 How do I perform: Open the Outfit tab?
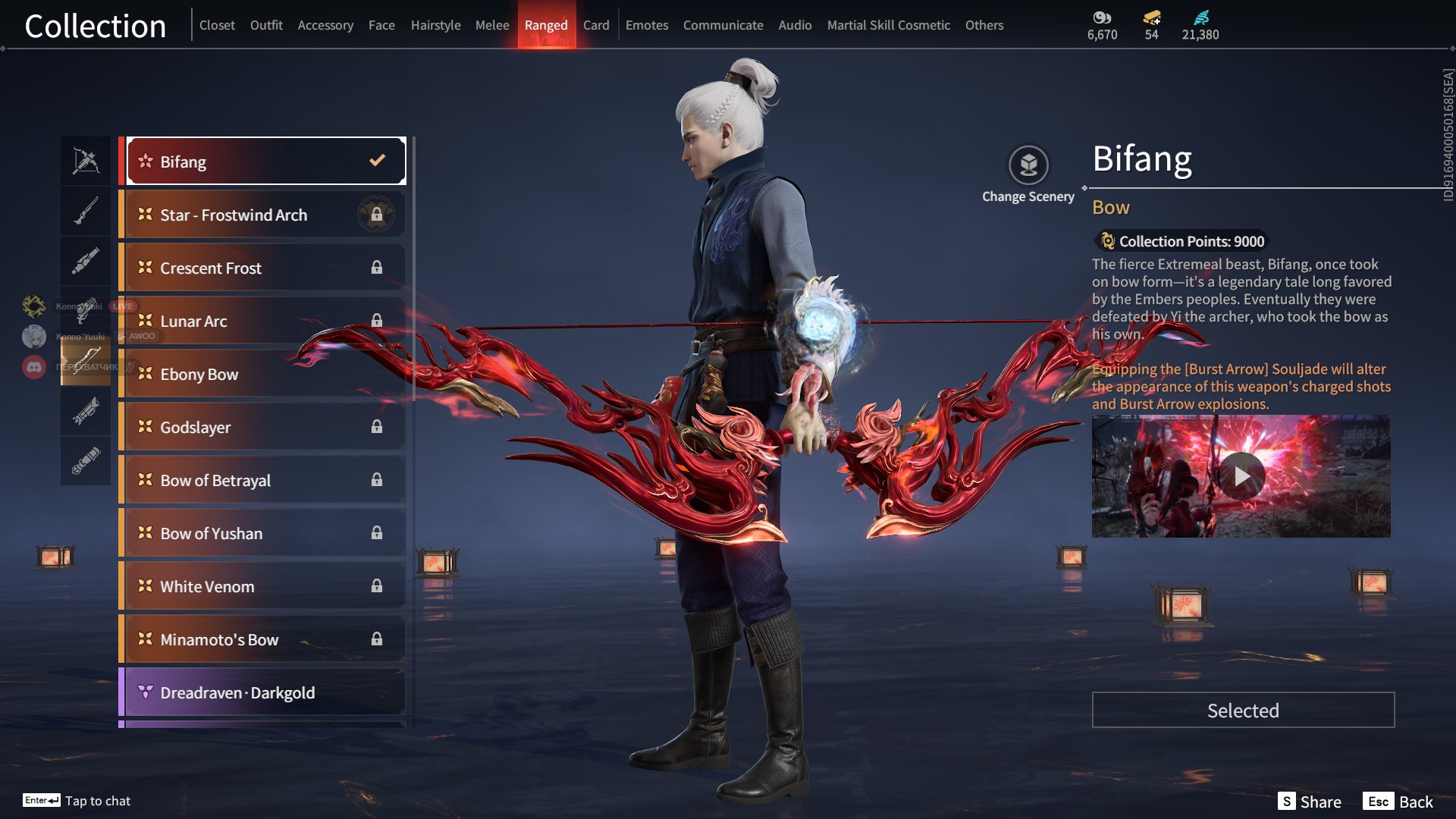[266, 25]
